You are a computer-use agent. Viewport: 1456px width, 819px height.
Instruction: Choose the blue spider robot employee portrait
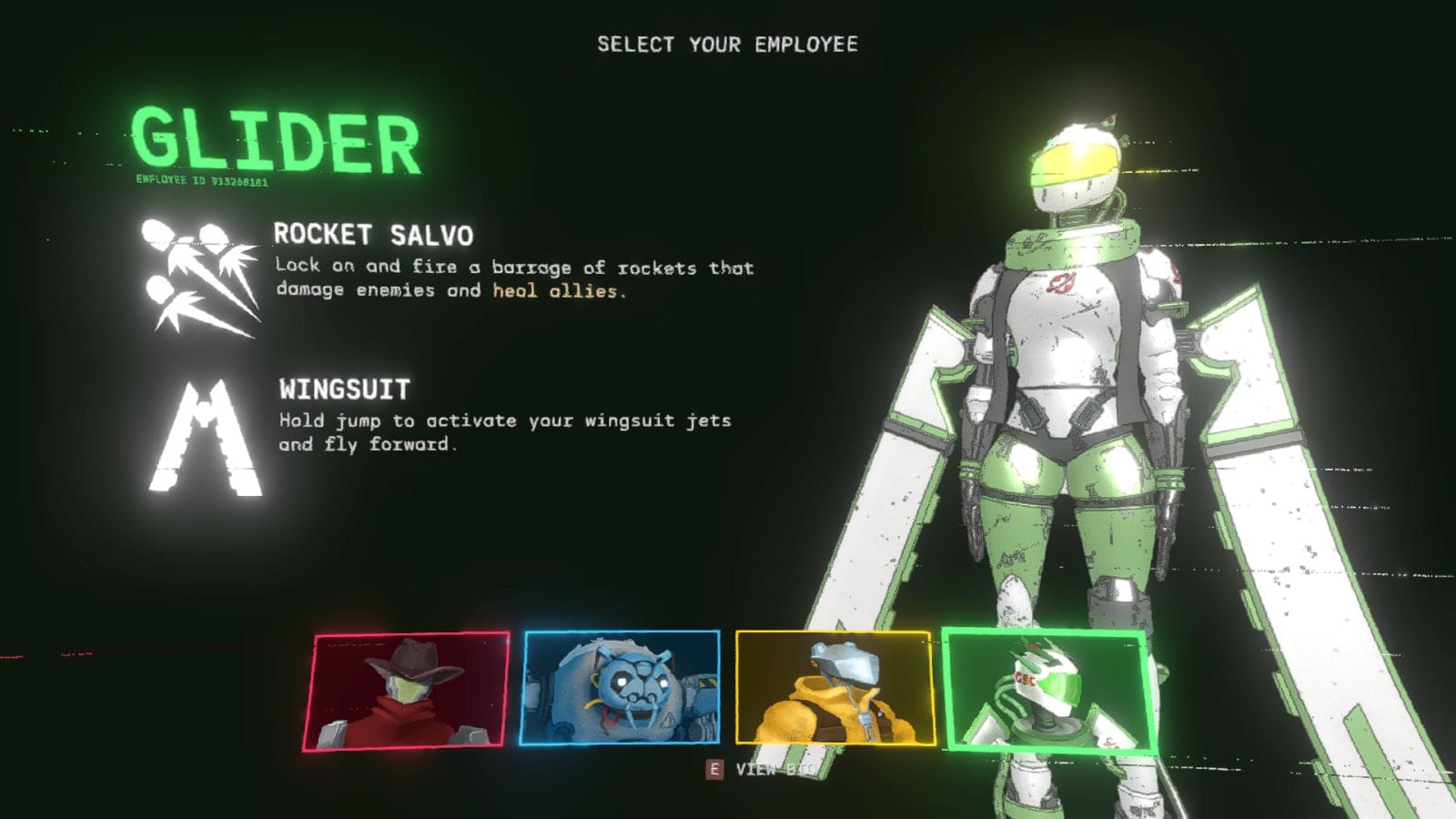click(621, 688)
